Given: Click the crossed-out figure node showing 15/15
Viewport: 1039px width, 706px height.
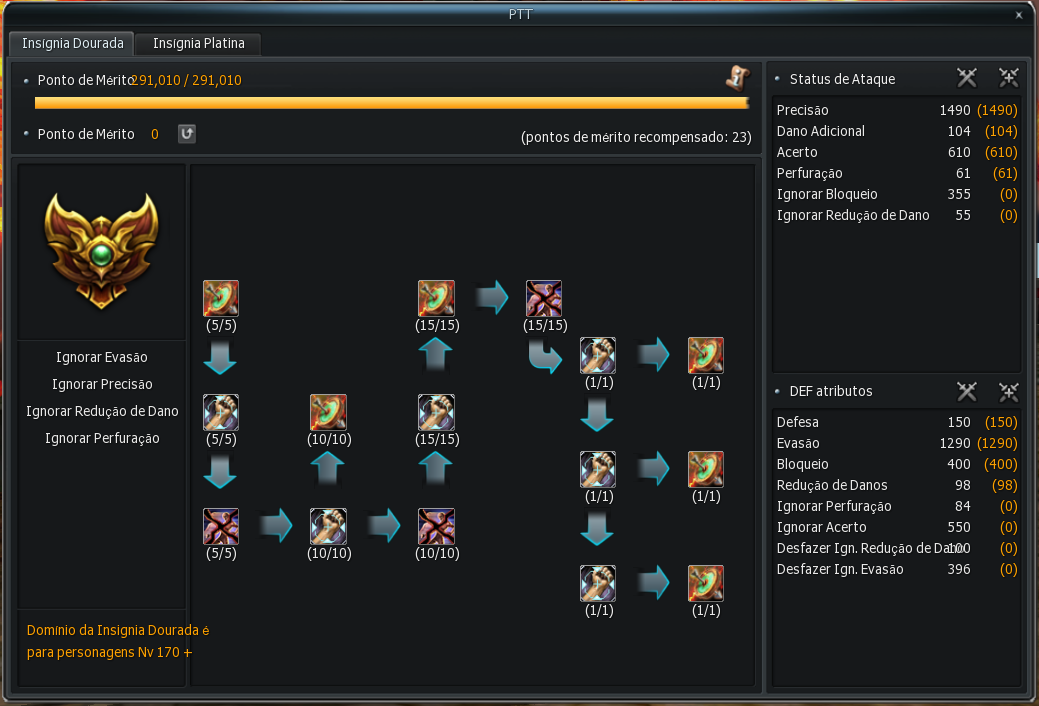Looking at the screenshot, I should tap(544, 298).
